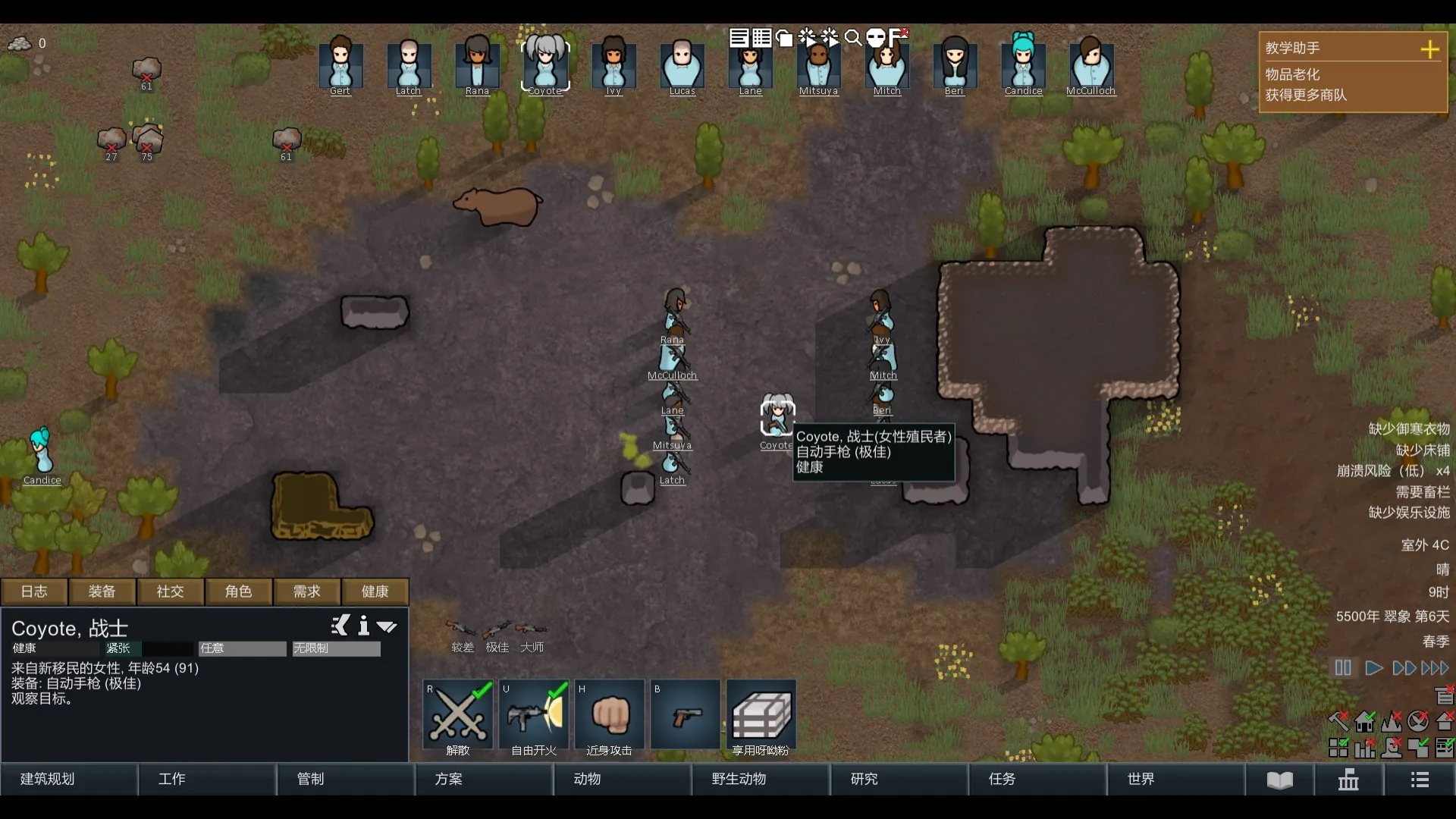This screenshot has width=1456, height=819.
Task: Toggle 自由开火 fire at will
Action: coord(534,717)
